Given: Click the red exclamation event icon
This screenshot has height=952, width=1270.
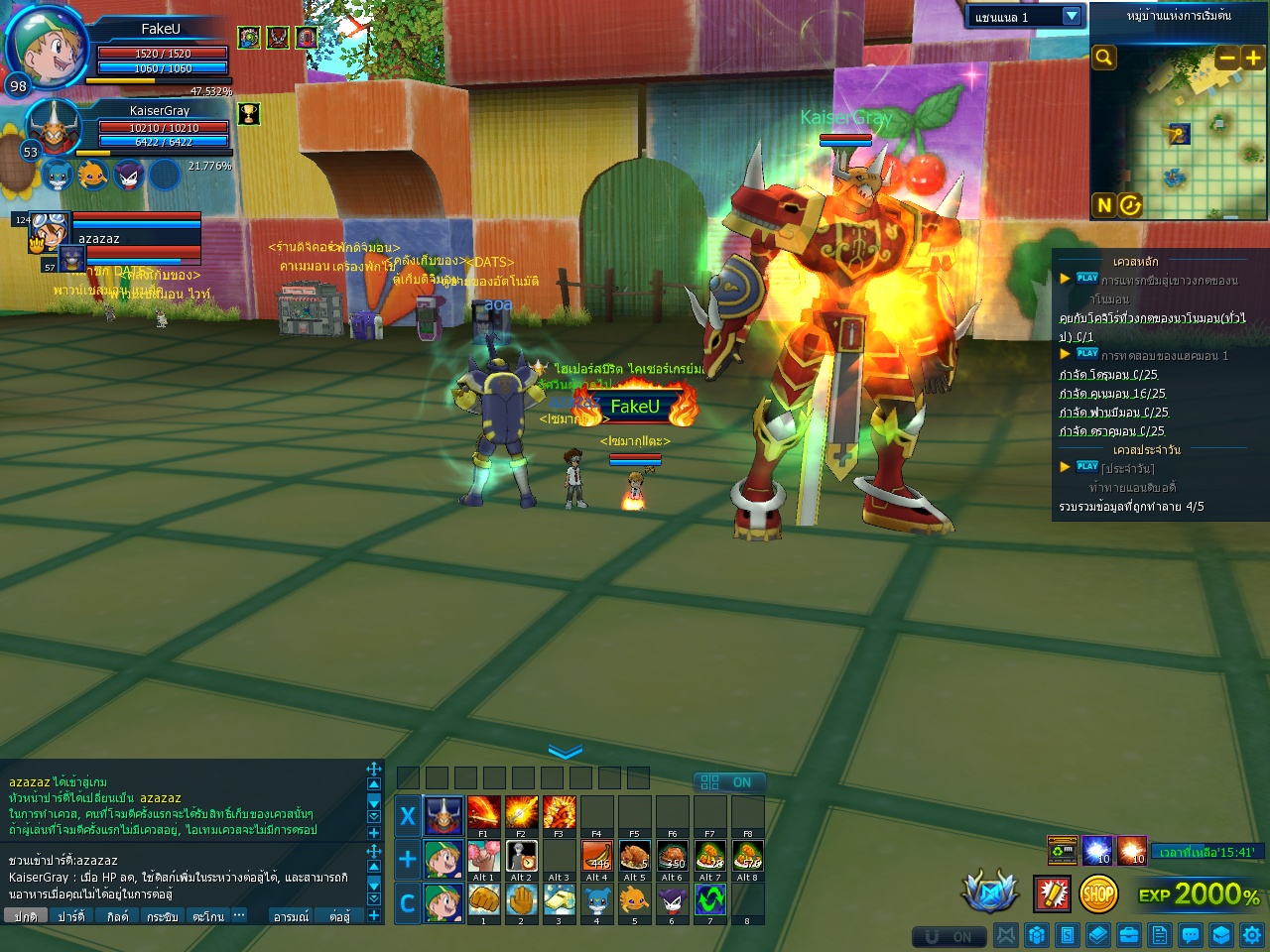Looking at the screenshot, I should pos(1052,894).
